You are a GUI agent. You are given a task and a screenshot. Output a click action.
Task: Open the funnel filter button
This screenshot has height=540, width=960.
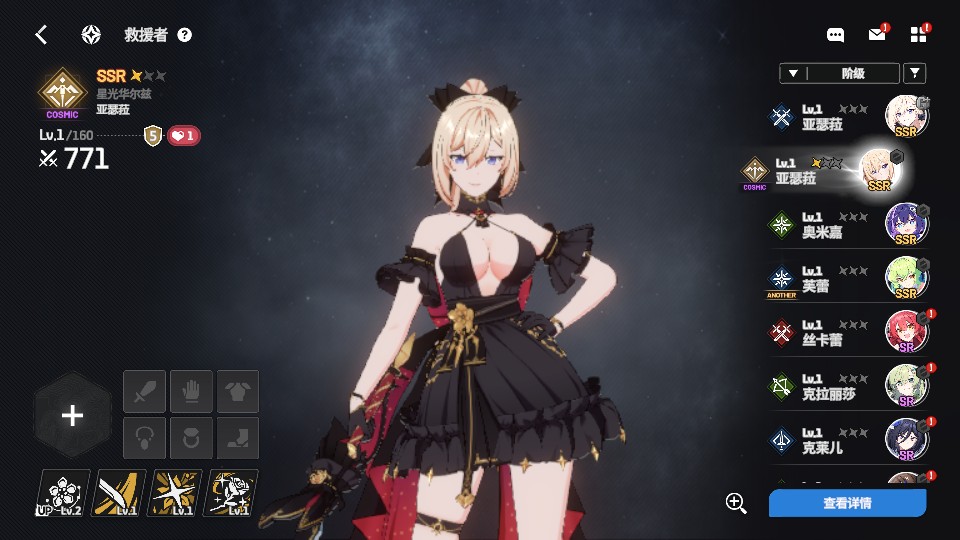[914, 73]
